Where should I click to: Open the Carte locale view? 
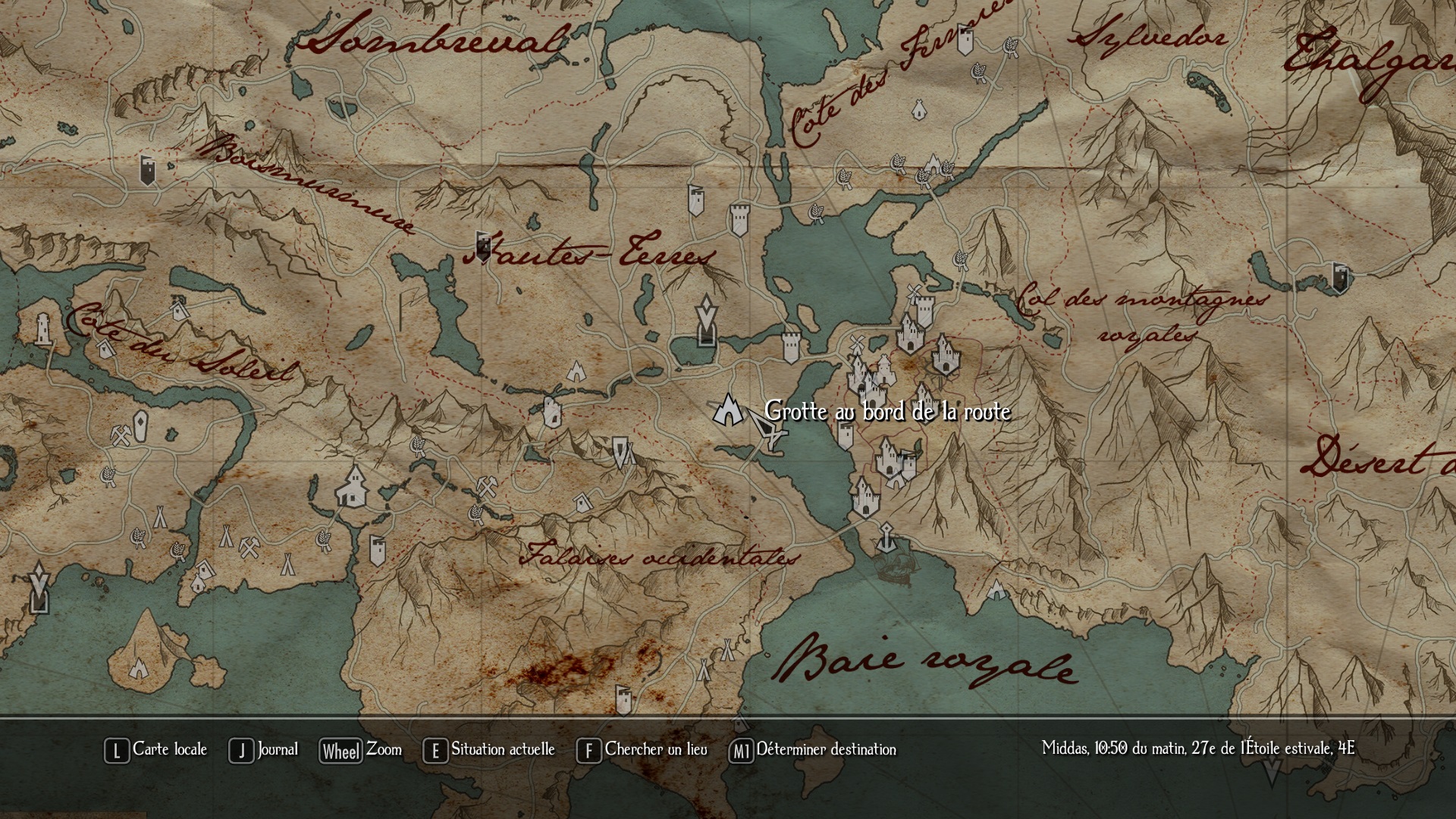click(156, 750)
